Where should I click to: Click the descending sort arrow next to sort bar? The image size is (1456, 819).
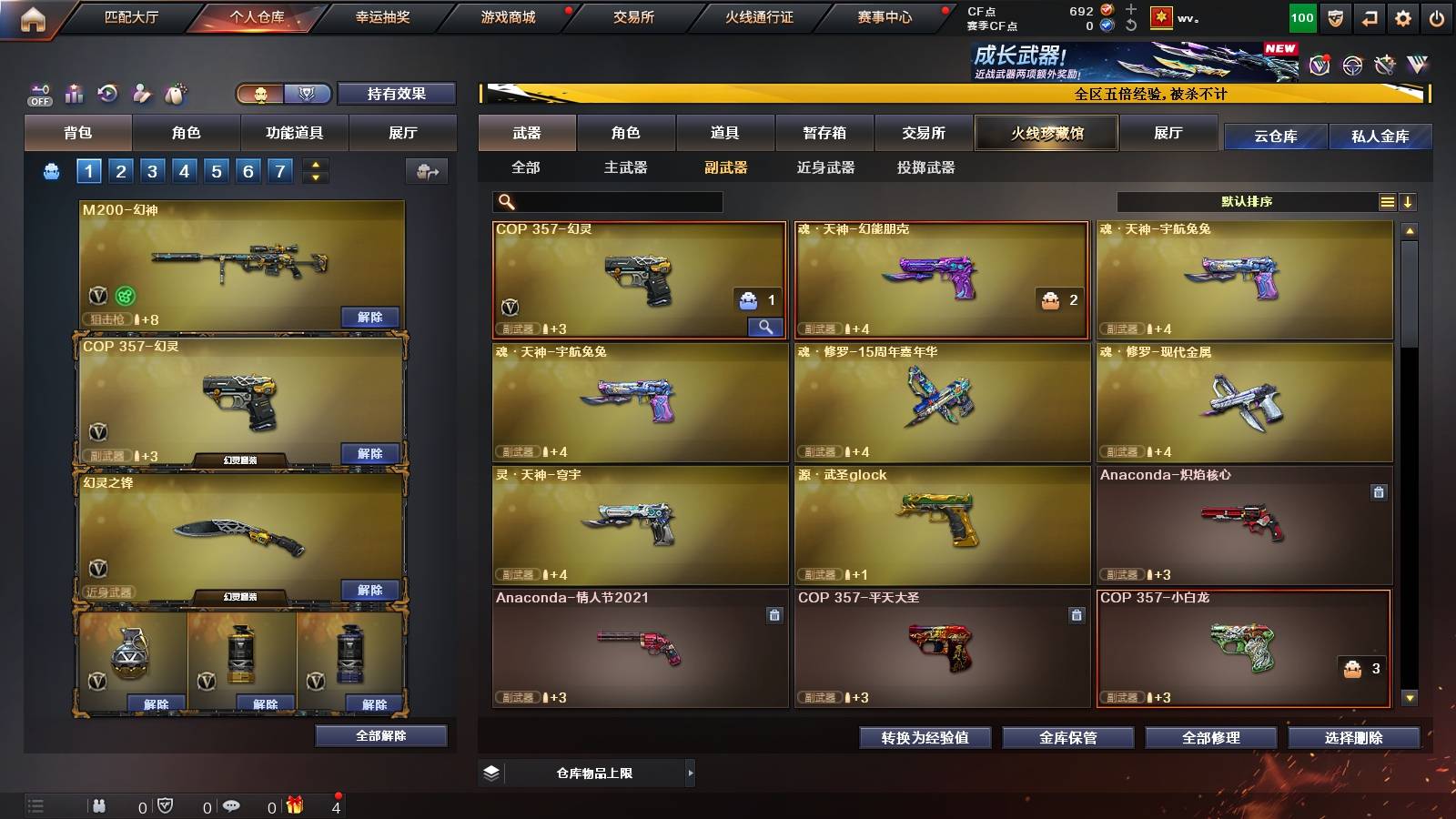click(1409, 201)
